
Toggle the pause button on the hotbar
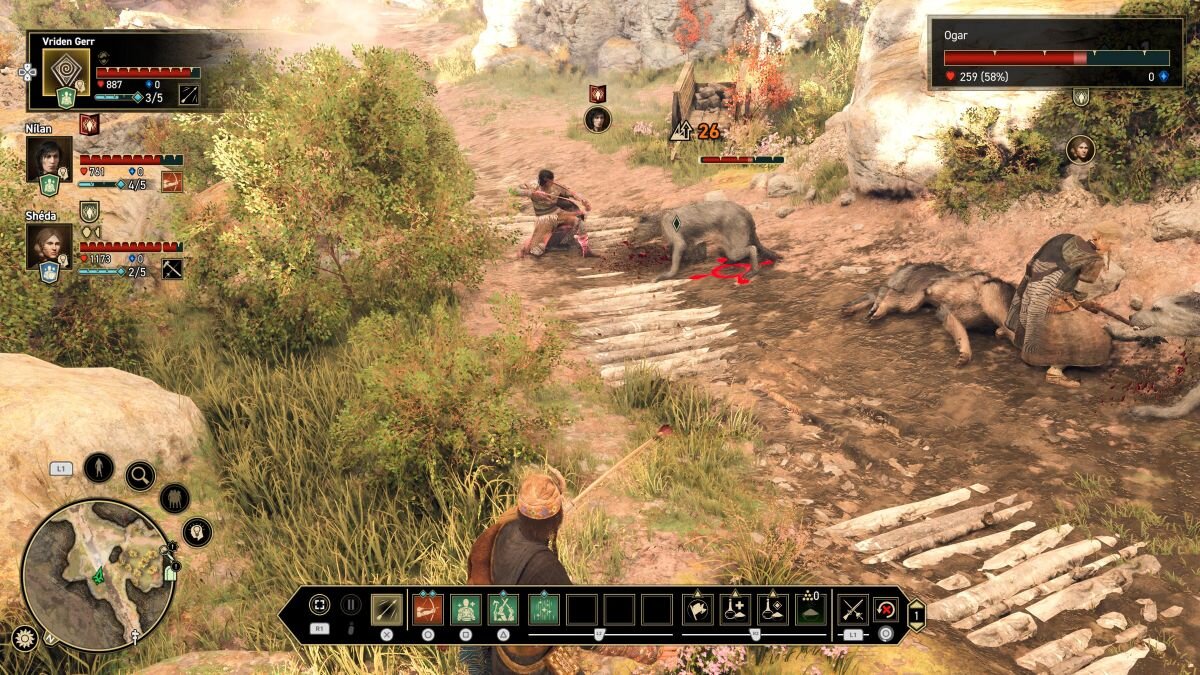tap(351, 604)
